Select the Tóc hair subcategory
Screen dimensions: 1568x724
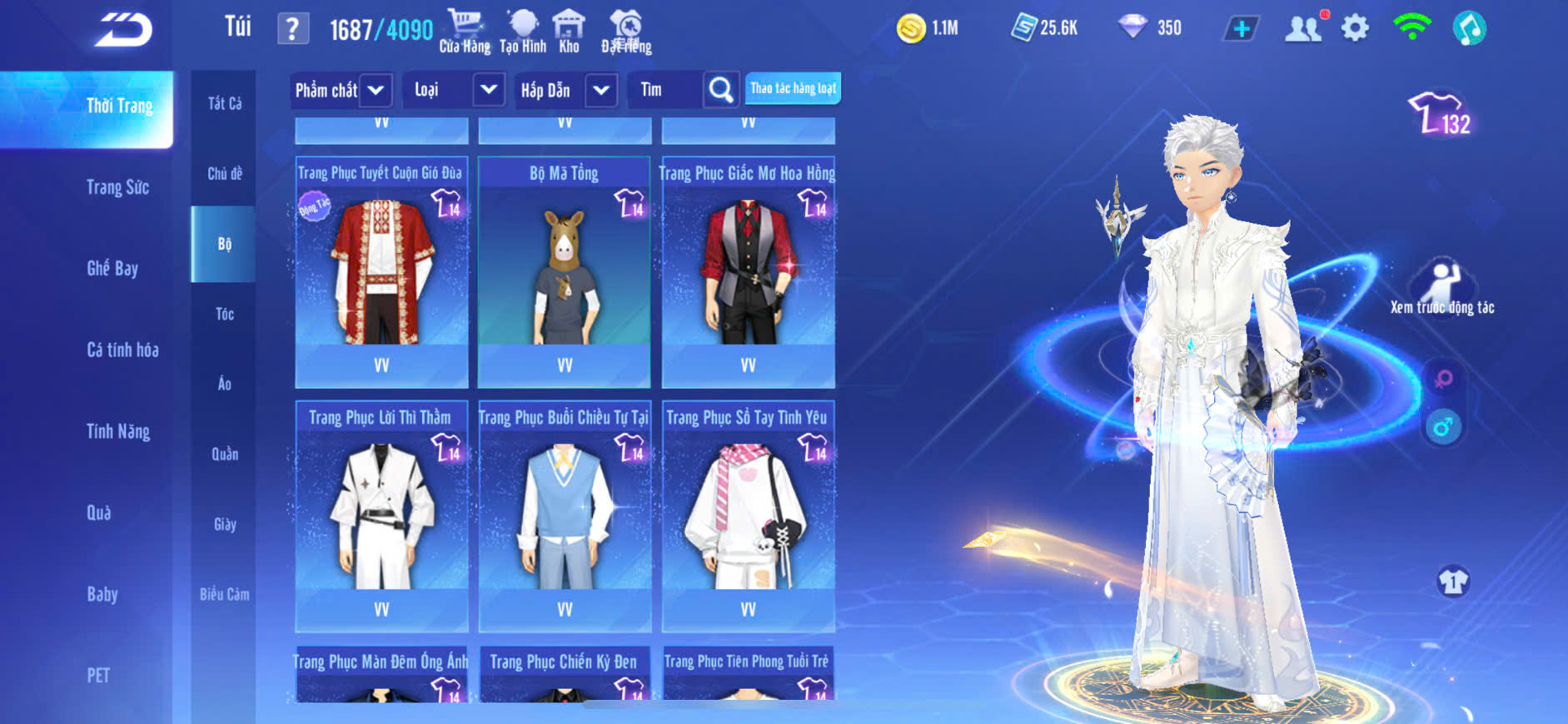(x=224, y=314)
